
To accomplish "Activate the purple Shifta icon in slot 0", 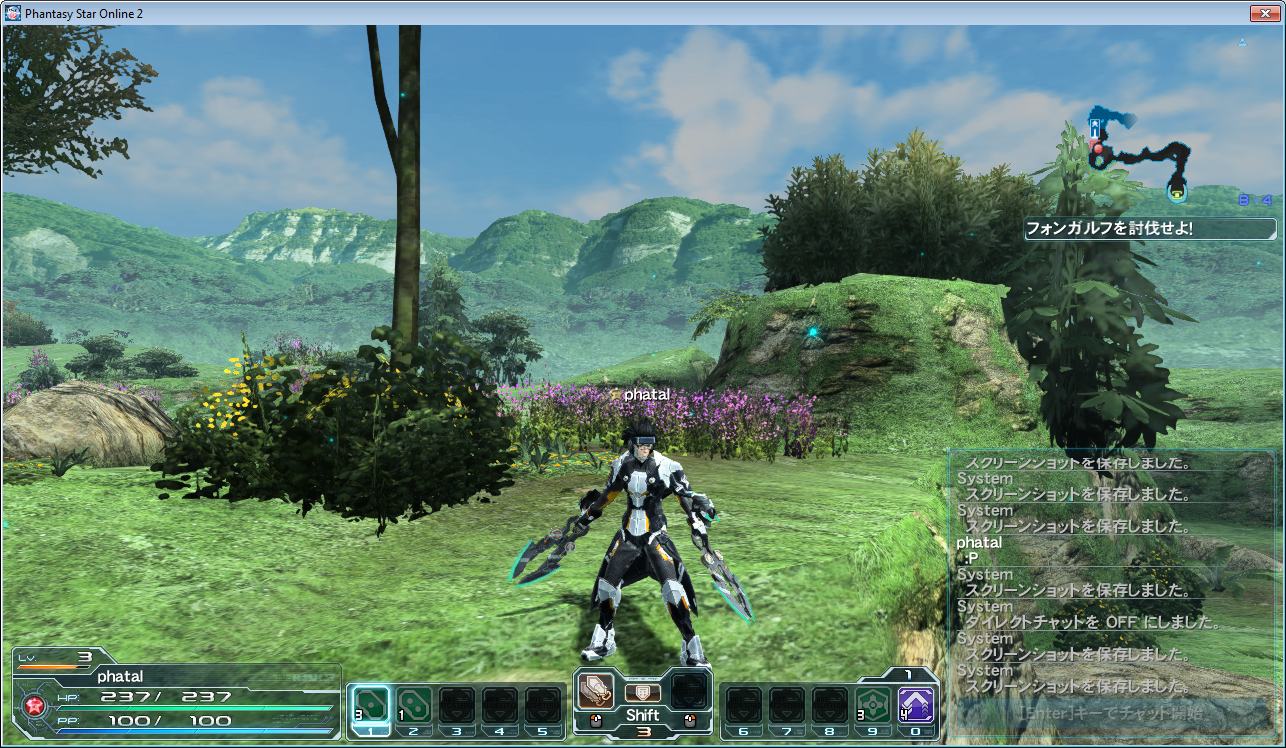I will (915, 704).
